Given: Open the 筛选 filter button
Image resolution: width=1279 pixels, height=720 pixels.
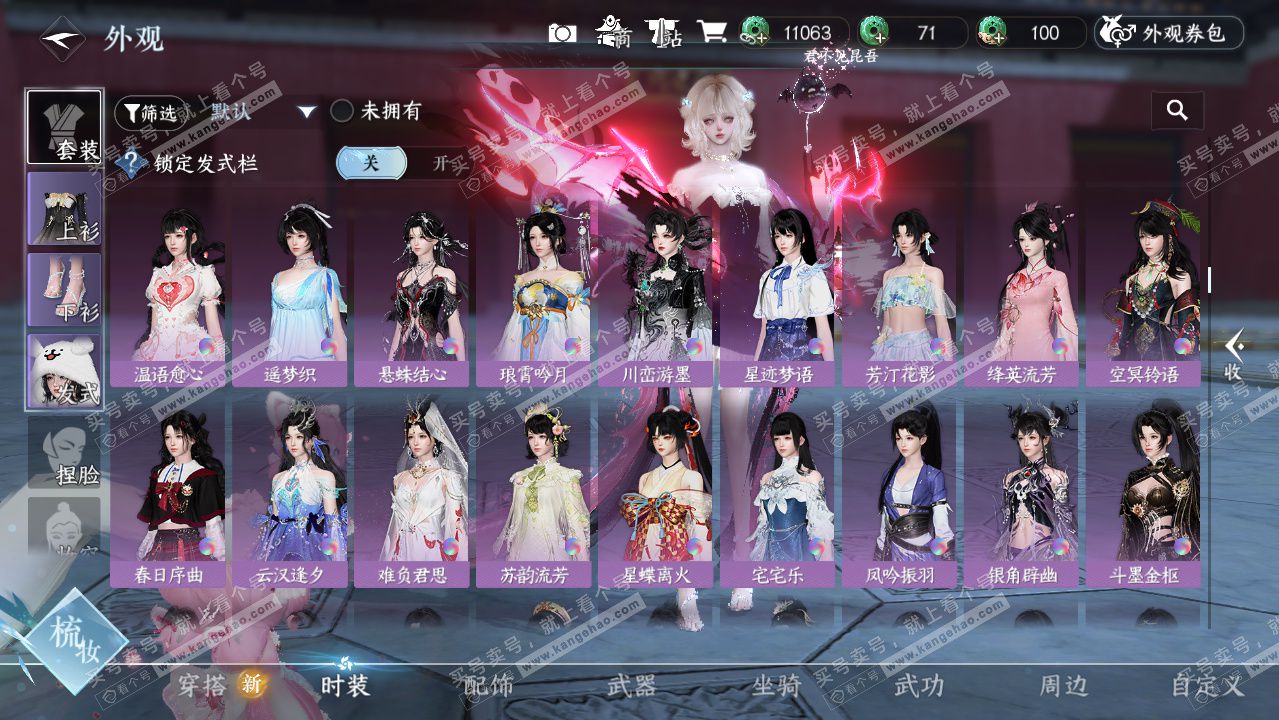Looking at the screenshot, I should (151, 113).
